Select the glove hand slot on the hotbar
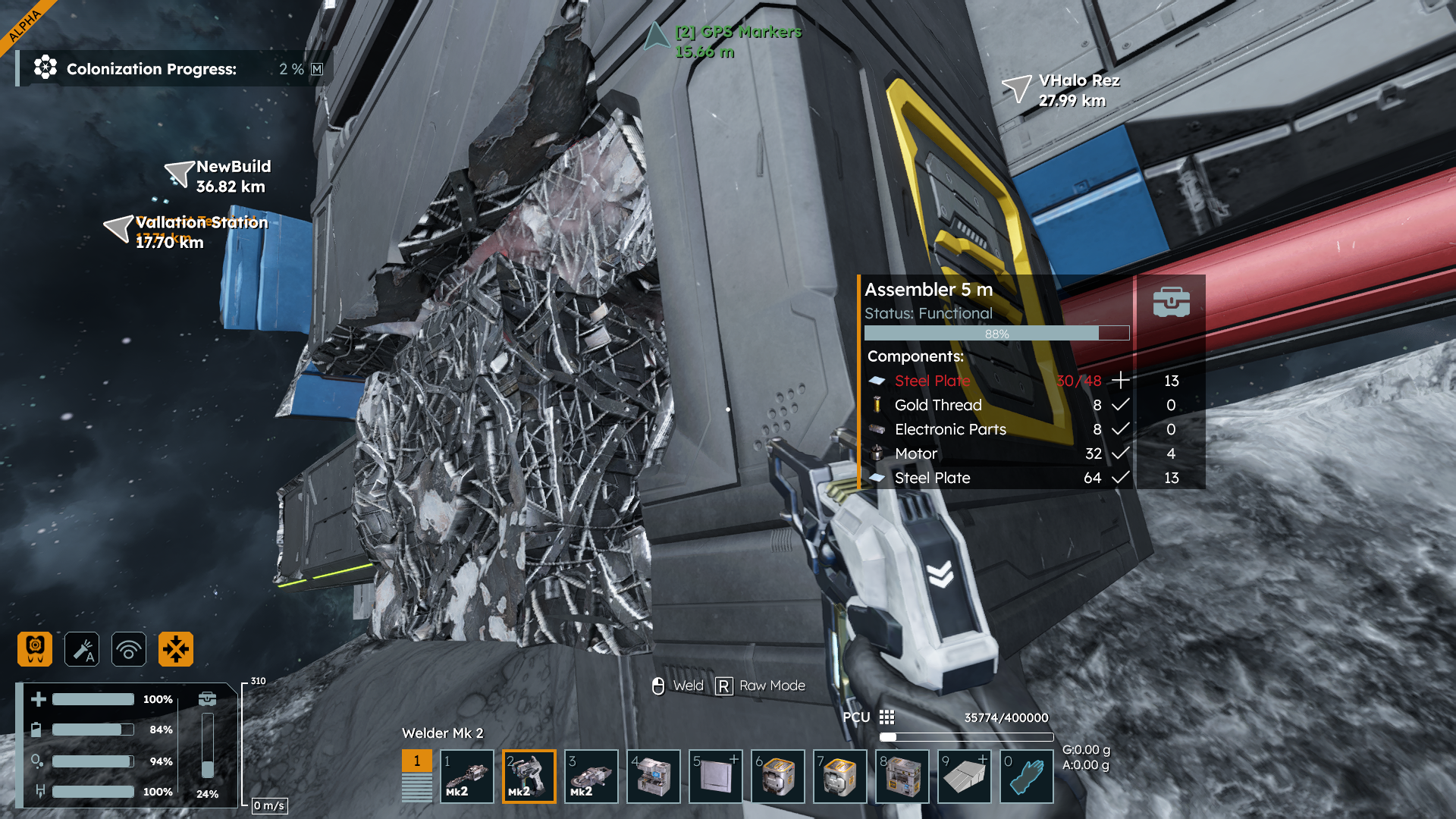Image resolution: width=1456 pixels, height=819 pixels. pyautogui.click(x=1027, y=777)
